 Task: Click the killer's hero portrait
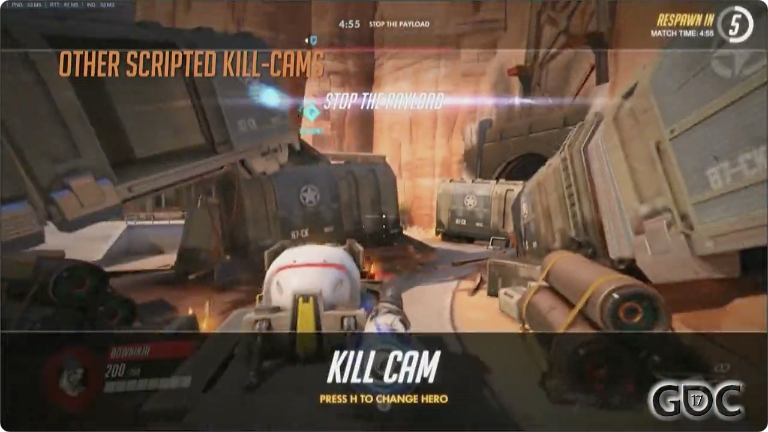[70, 374]
